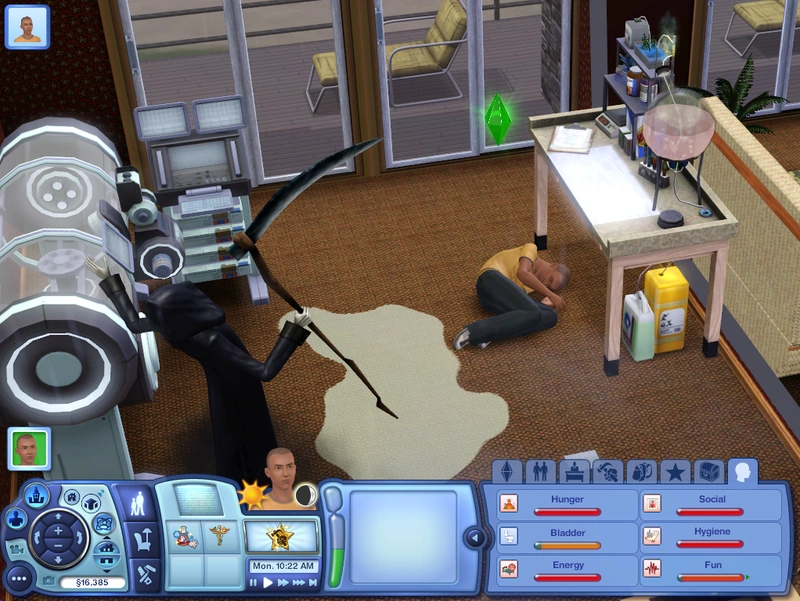
Task: Switch to the Simology plumbob tab
Action: click(508, 471)
